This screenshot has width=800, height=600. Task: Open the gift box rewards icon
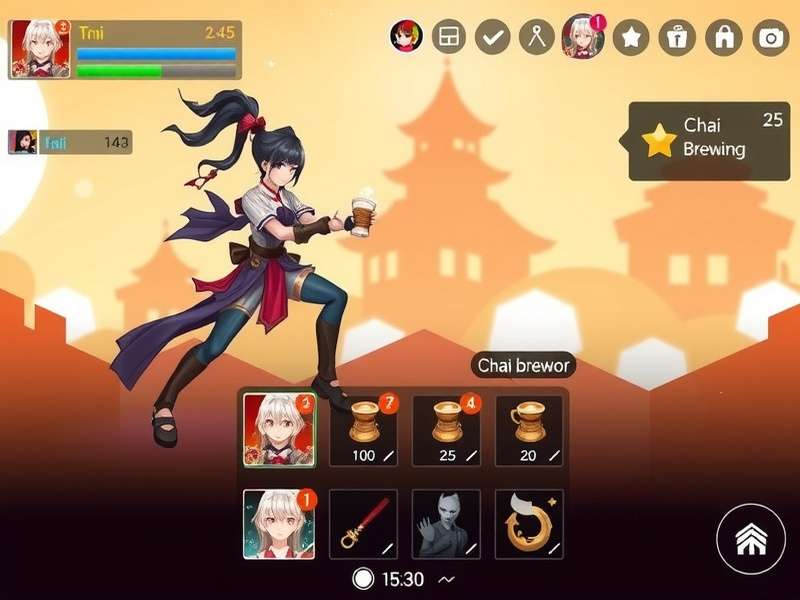[677, 37]
